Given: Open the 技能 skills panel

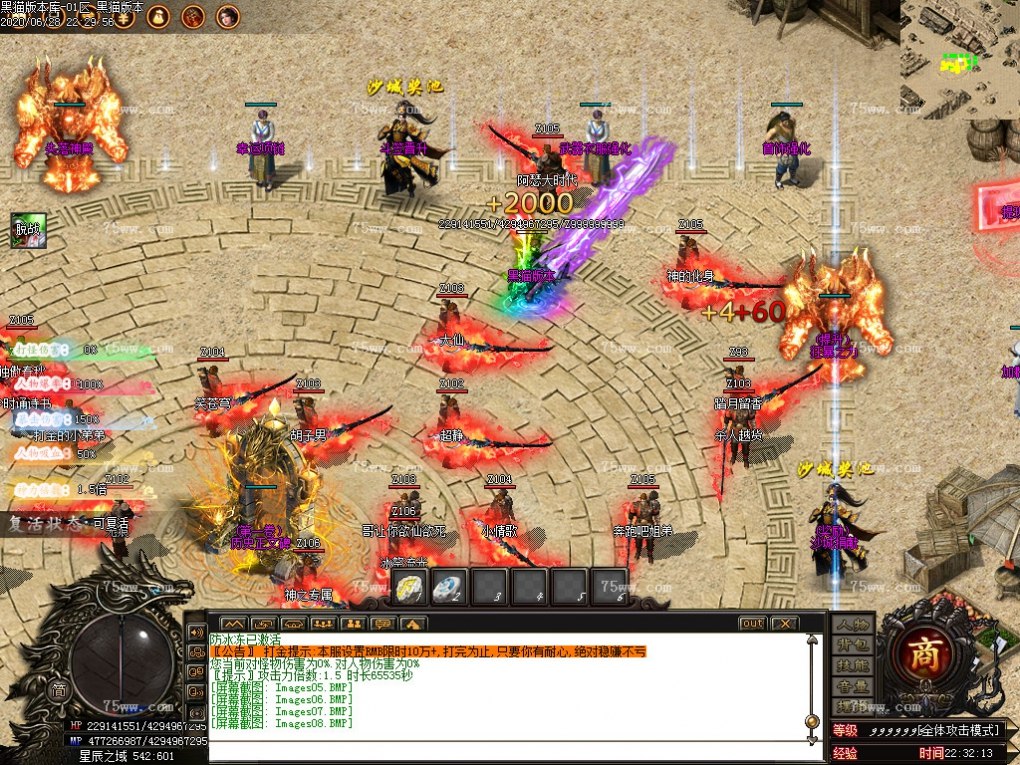Looking at the screenshot, I should tap(851, 666).
